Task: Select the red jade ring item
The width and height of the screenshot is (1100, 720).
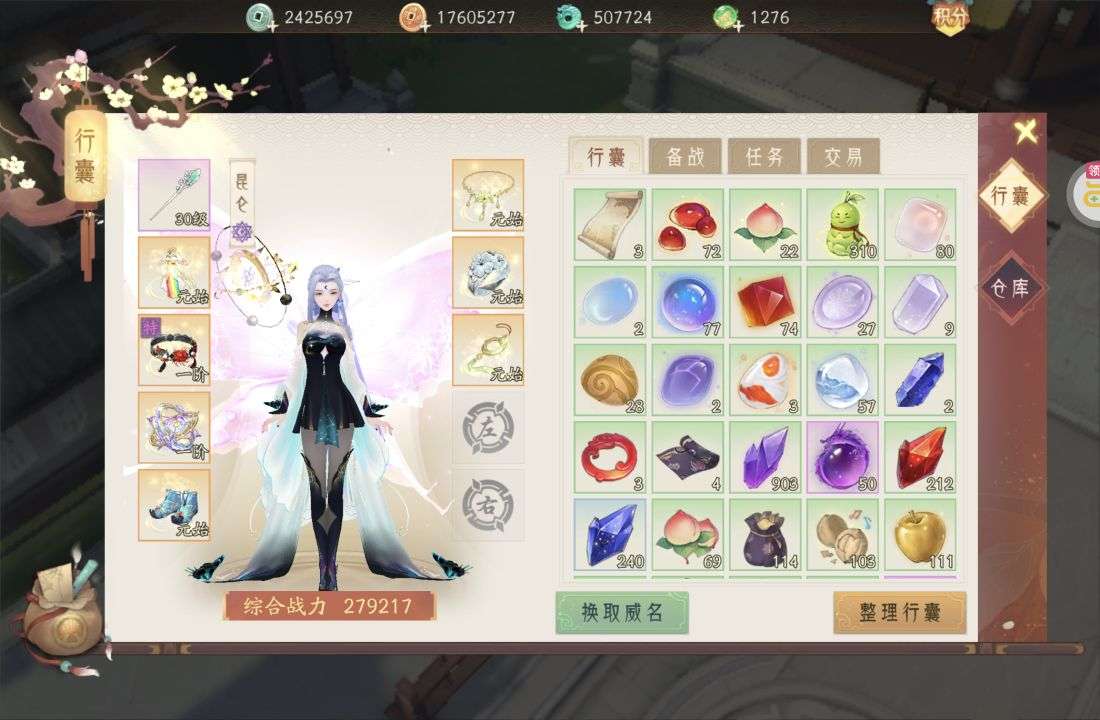Action: 610,457
